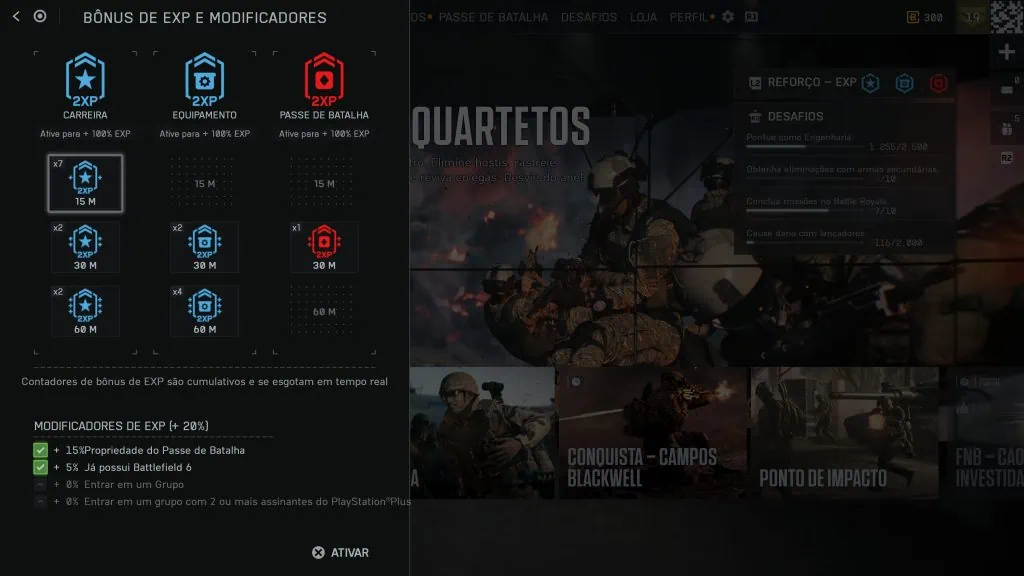Select the red Passe de Batalha 30 M boost
This screenshot has height=576, width=1024.
click(x=324, y=247)
